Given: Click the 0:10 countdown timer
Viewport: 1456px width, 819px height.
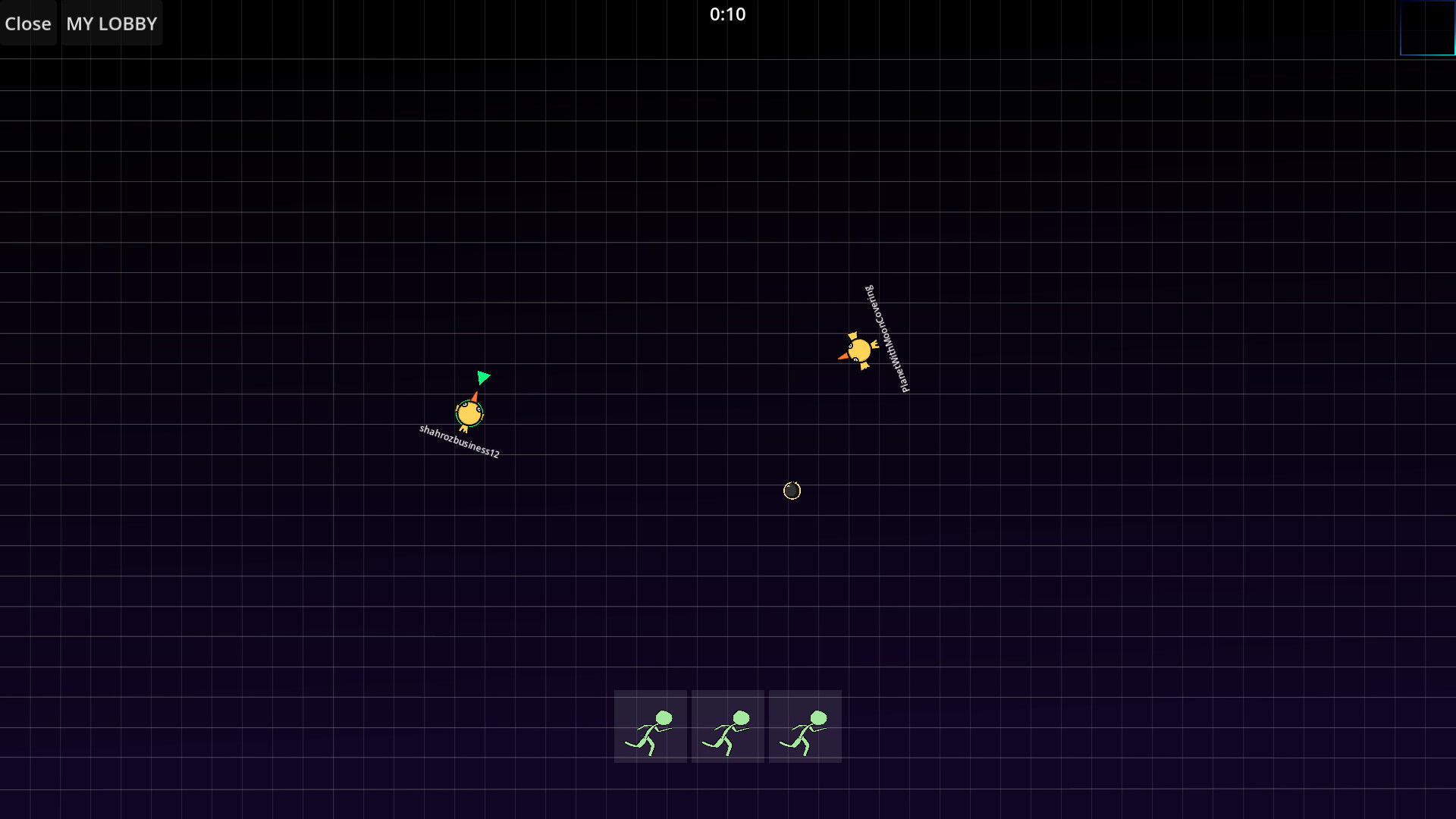Looking at the screenshot, I should pos(727,14).
